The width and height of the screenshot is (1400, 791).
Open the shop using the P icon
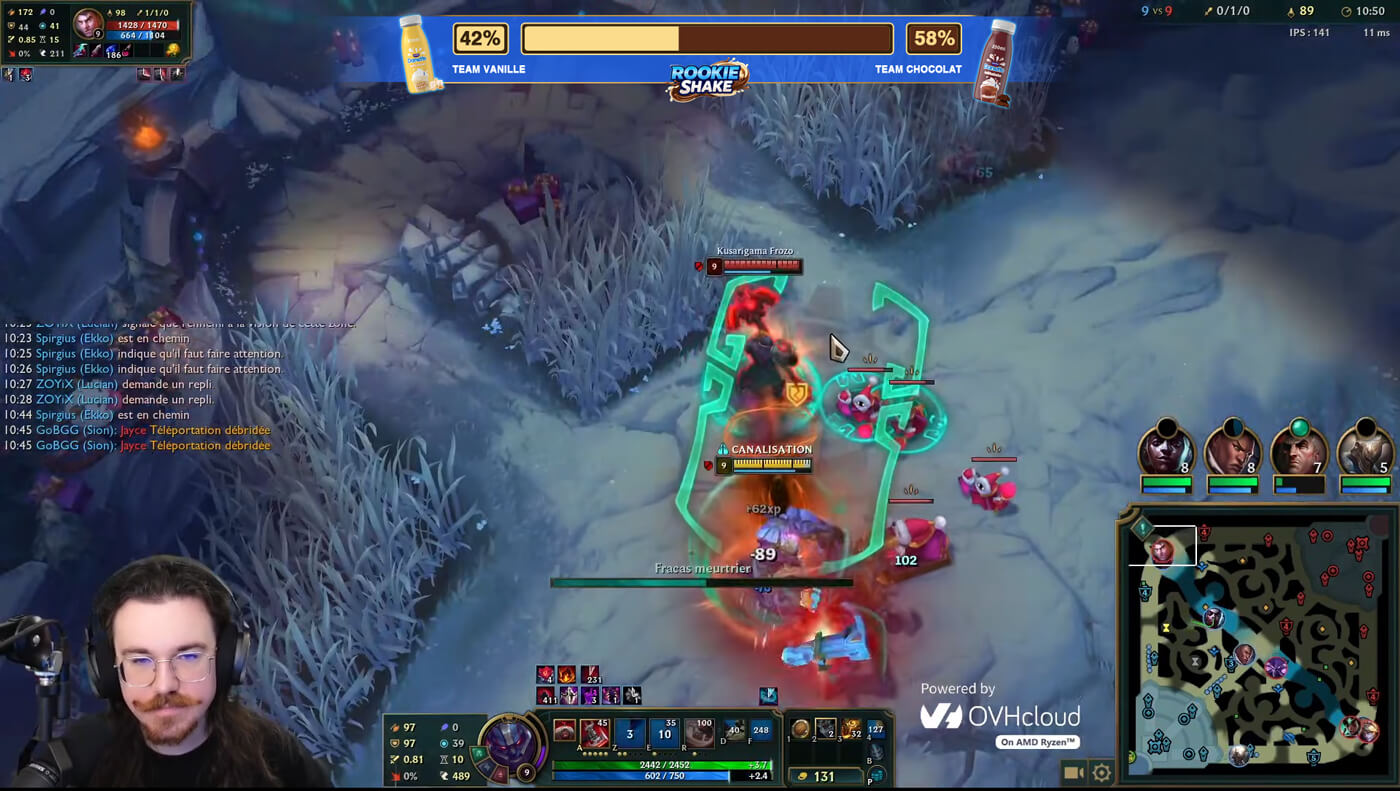(x=877, y=776)
